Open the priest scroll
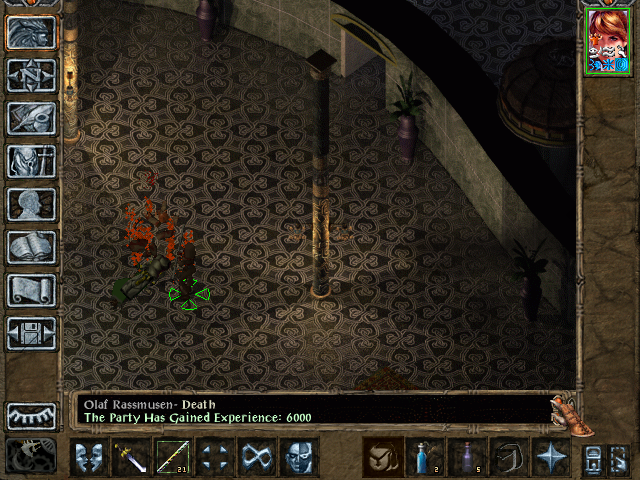The image size is (640, 480). [31, 290]
